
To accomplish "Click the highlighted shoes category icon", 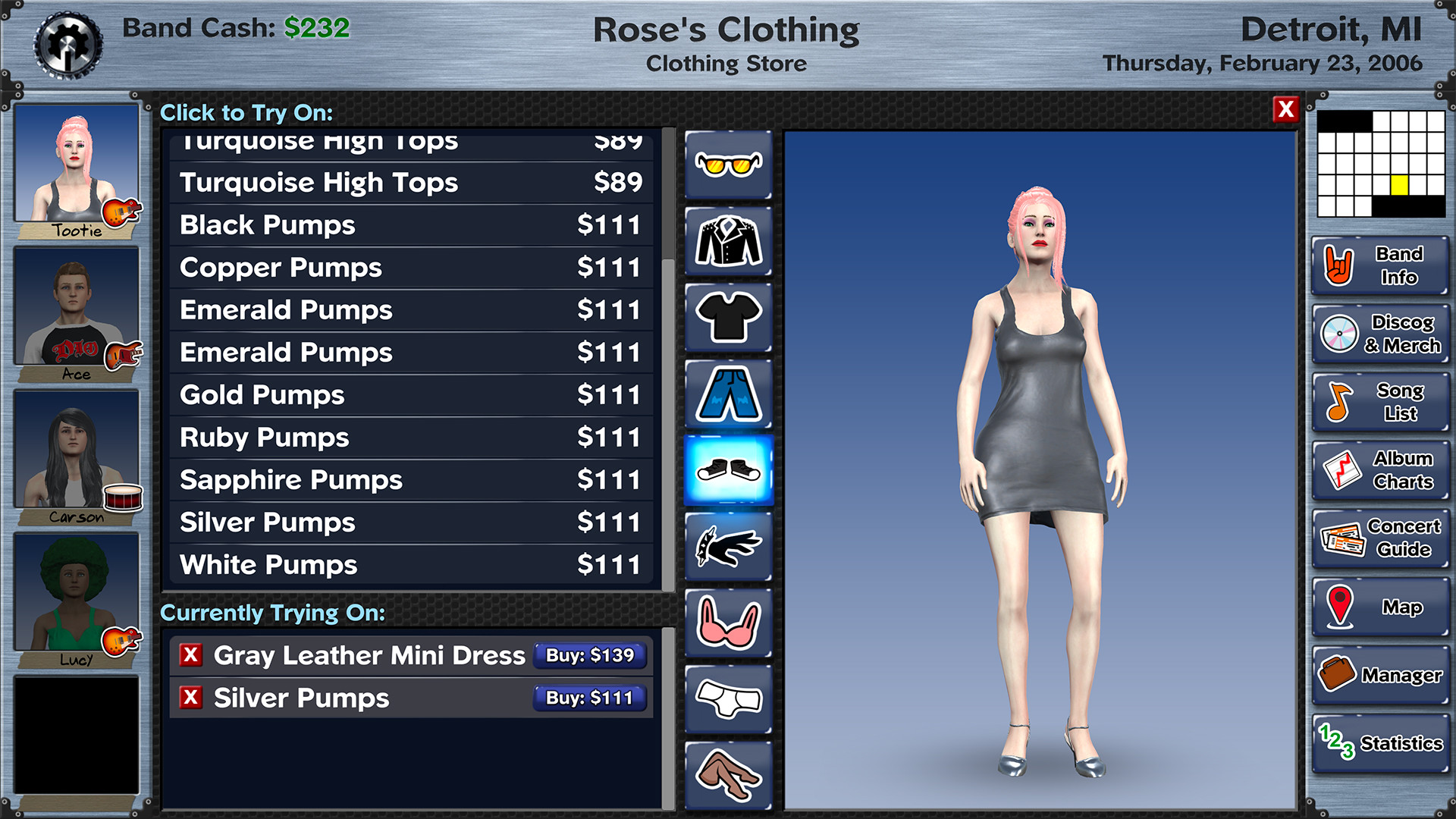I will point(727,471).
